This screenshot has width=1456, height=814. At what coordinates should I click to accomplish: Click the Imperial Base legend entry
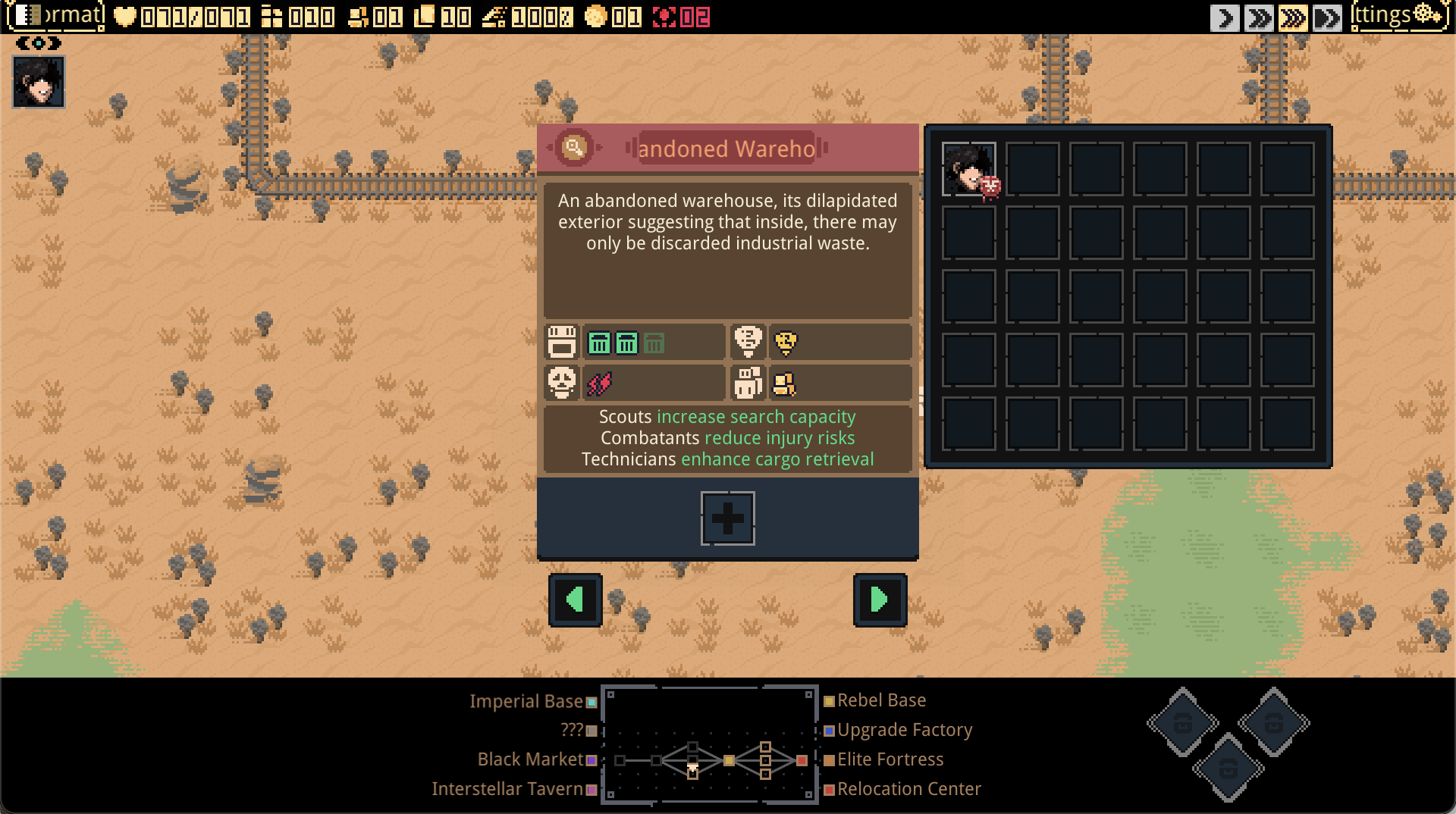tap(526, 702)
